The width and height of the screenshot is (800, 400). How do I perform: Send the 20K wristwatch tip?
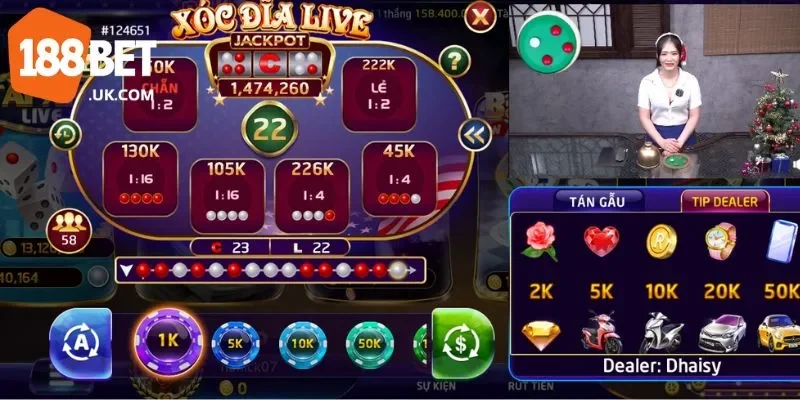721,256
